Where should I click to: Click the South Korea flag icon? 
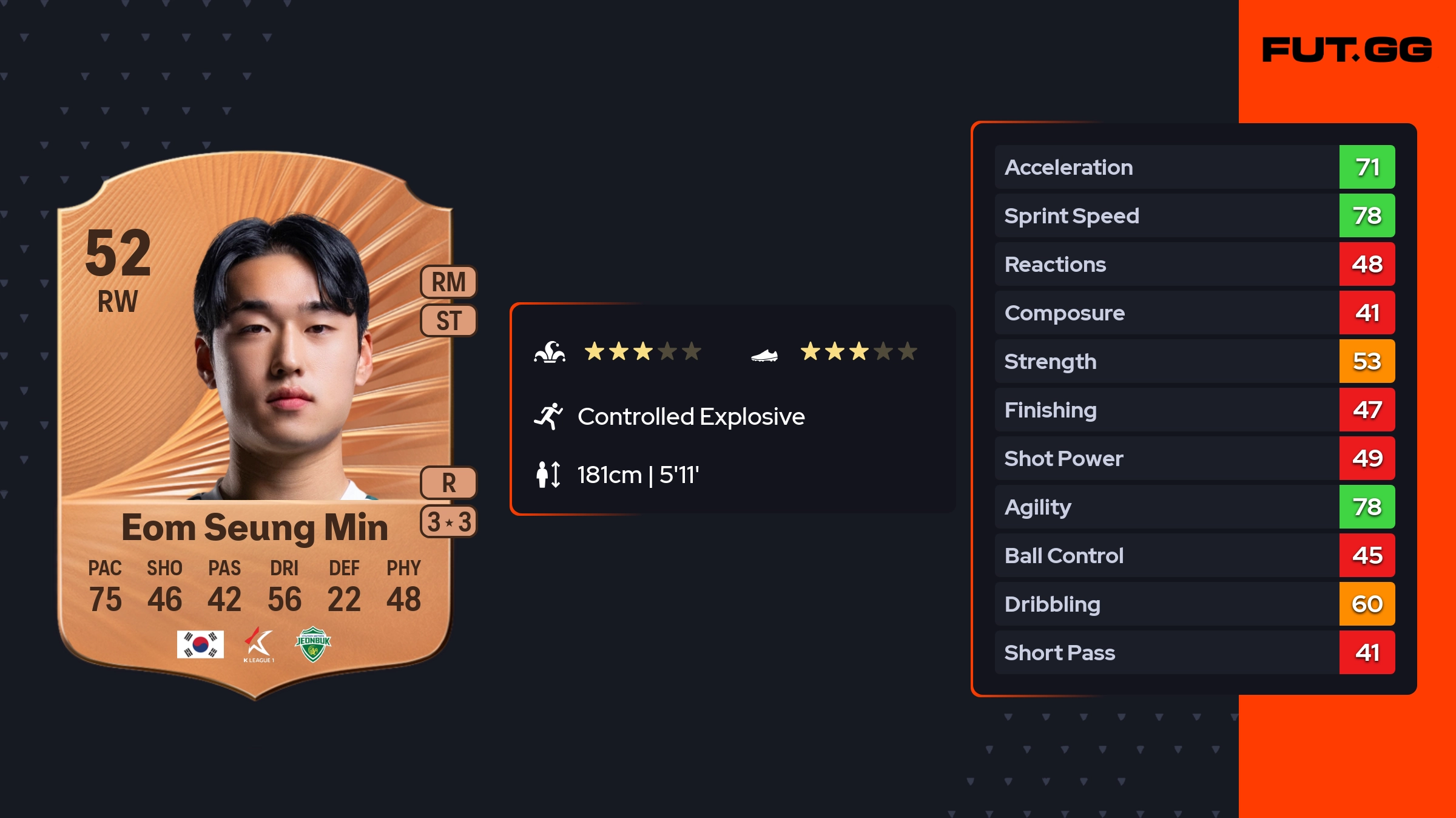[200, 644]
